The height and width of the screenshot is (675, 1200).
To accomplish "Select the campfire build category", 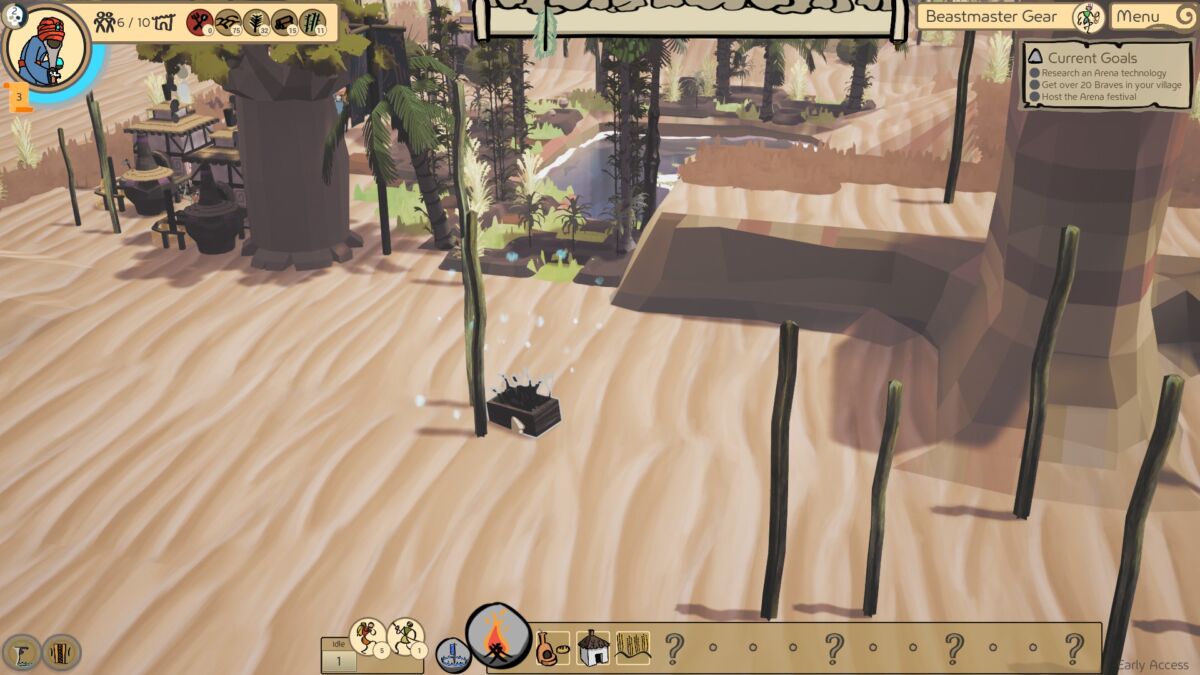I will pos(498,637).
